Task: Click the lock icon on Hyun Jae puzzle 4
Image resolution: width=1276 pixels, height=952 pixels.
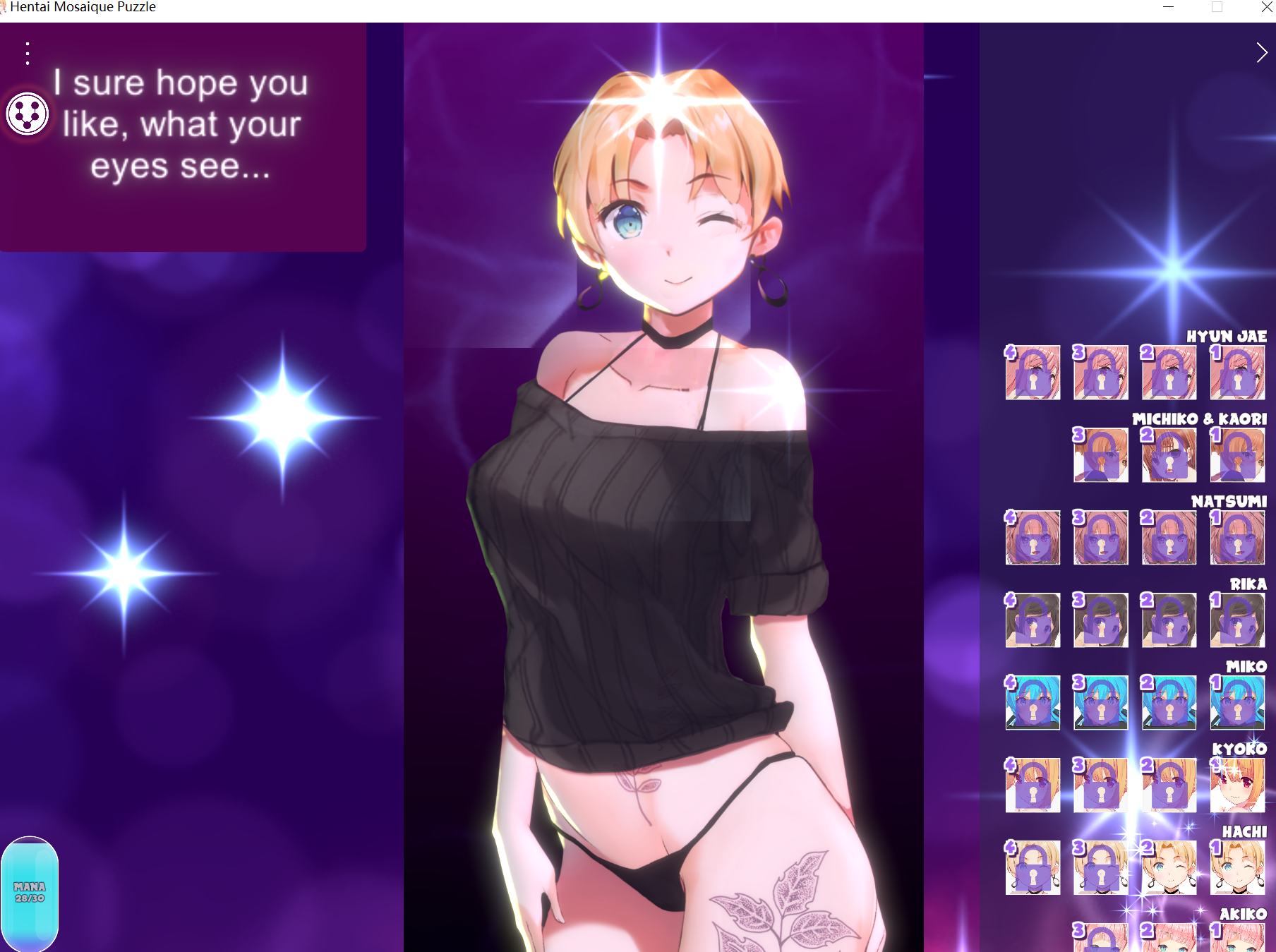Action: tap(1032, 373)
